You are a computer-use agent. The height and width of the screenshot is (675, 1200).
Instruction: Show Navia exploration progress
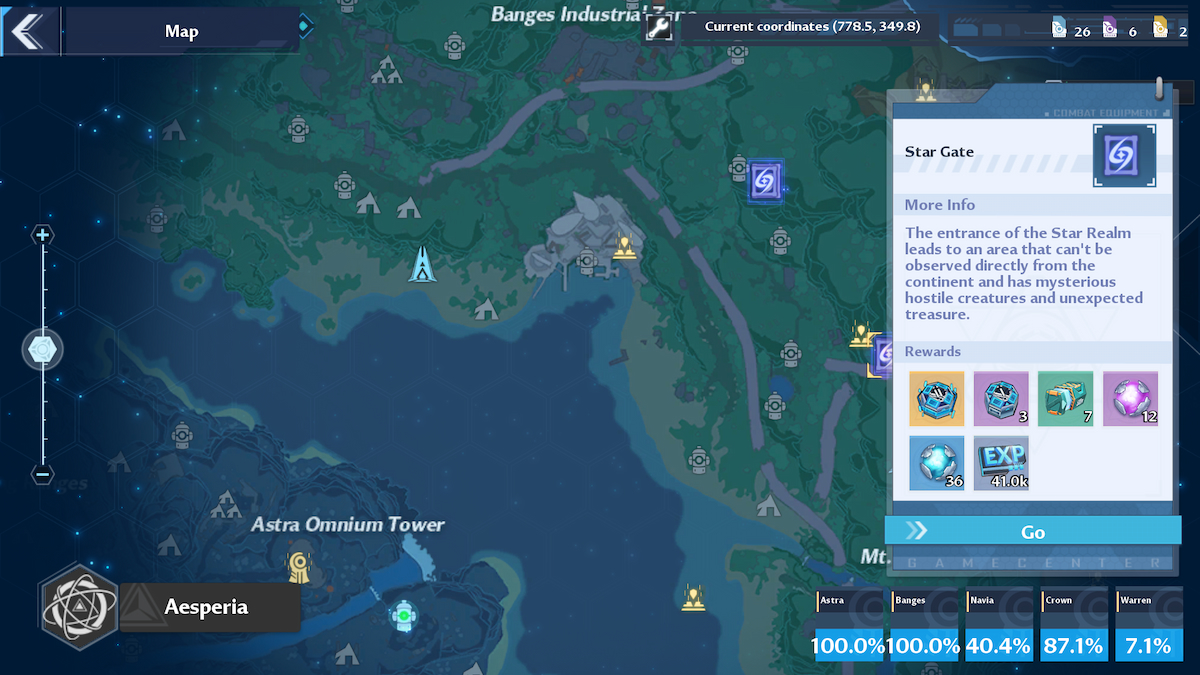tap(999, 625)
